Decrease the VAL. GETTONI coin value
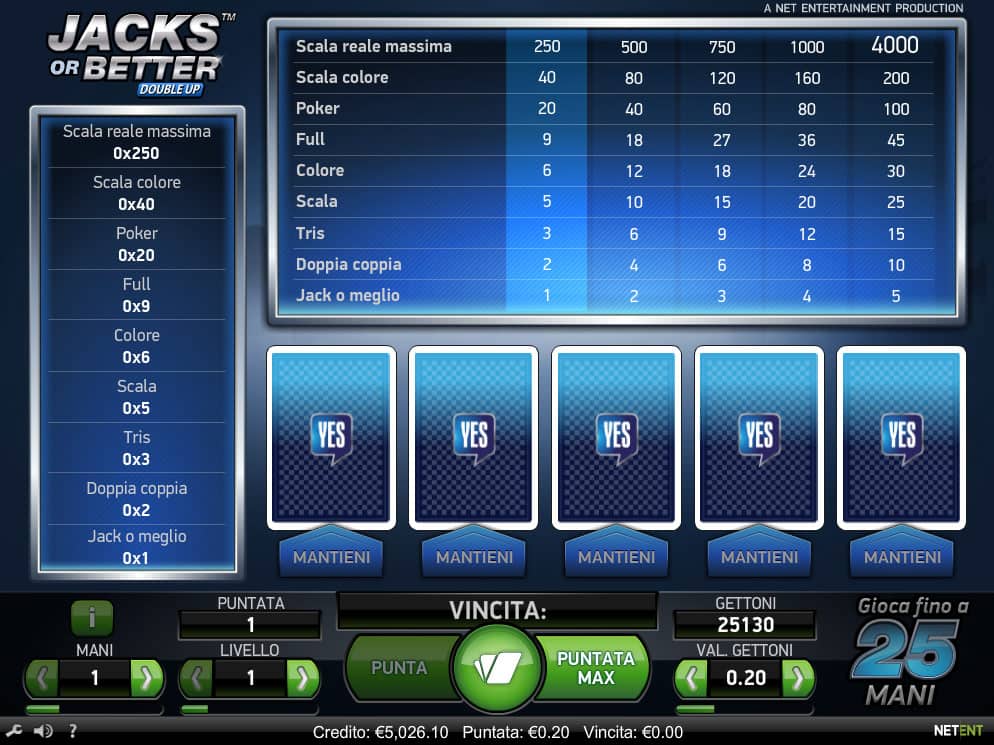Screen dimensions: 994x745 click(692, 678)
